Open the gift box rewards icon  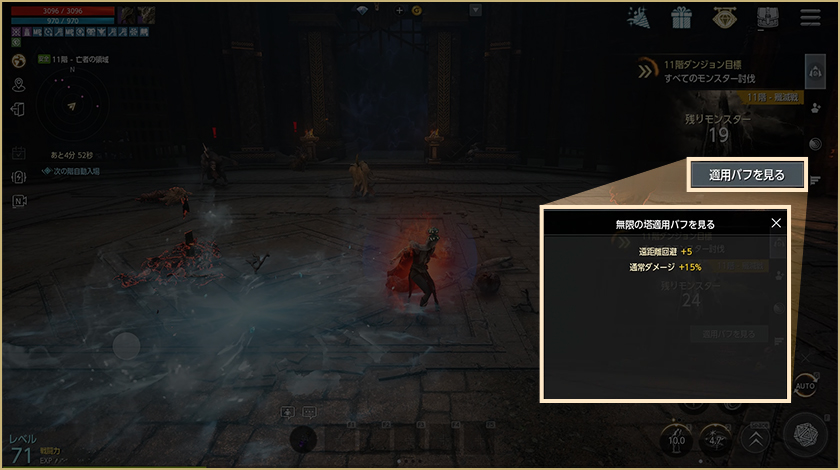682,18
